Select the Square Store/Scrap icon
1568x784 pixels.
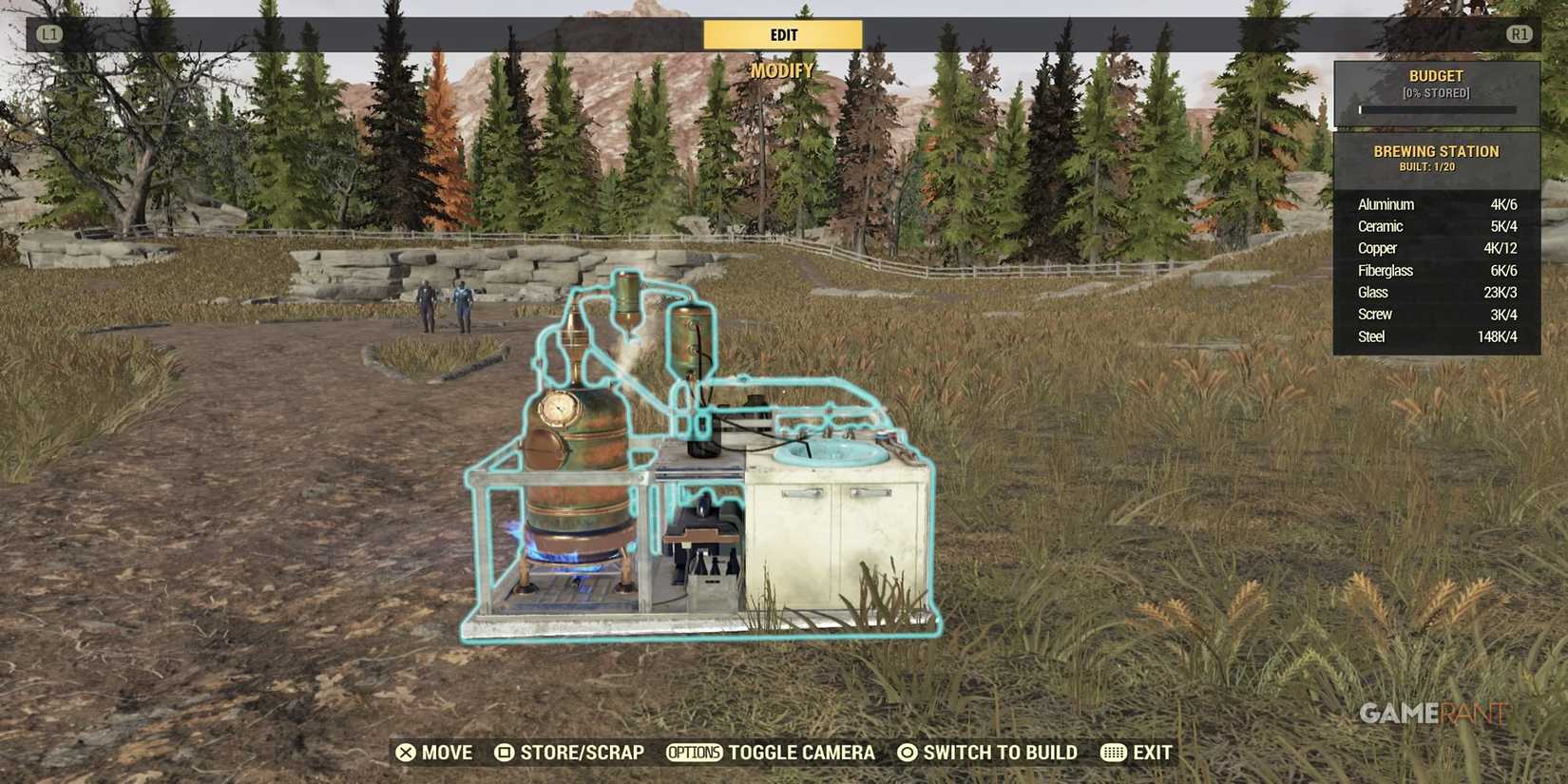(505, 753)
